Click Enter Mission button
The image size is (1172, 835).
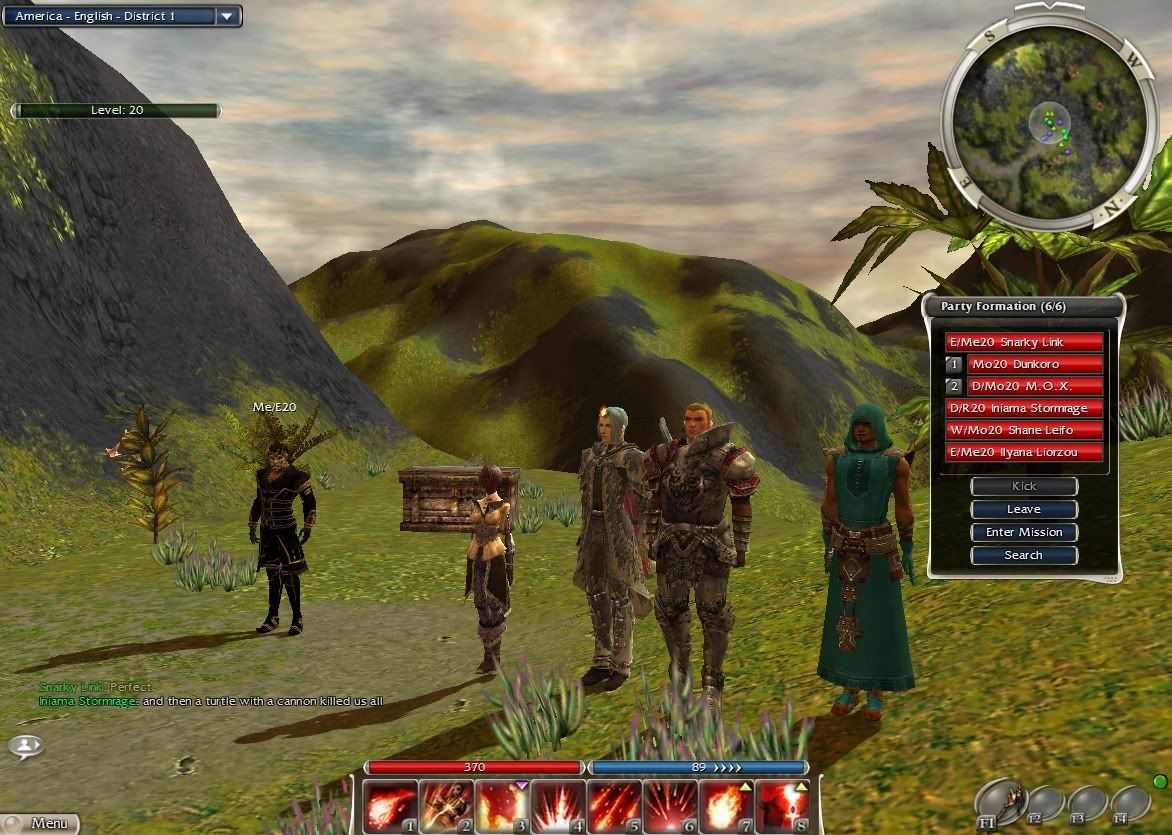tap(1023, 532)
